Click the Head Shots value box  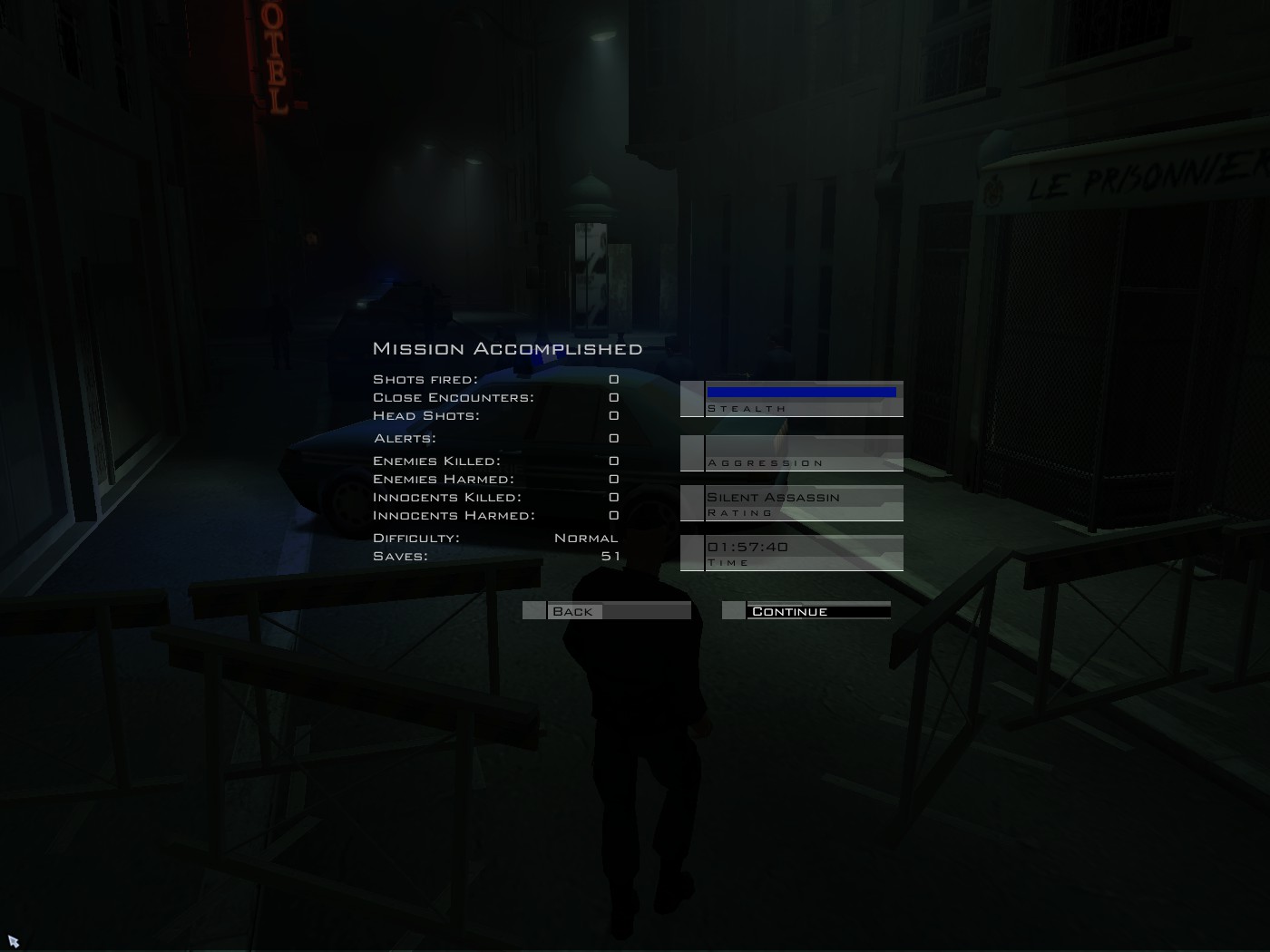click(x=615, y=415)
